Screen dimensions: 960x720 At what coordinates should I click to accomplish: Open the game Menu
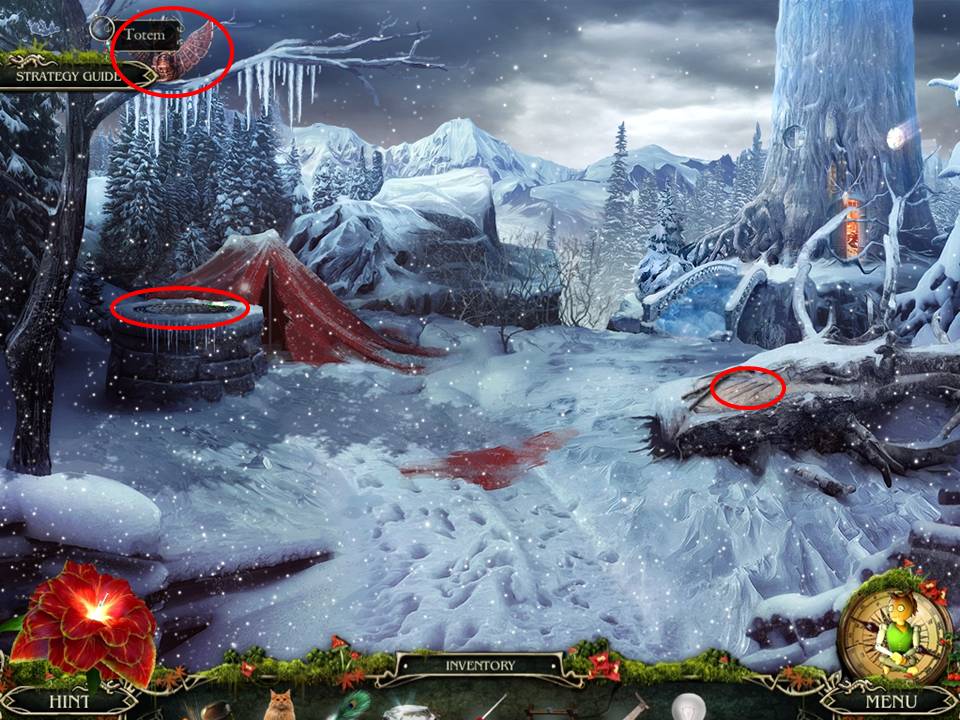(x=890, y=701)
